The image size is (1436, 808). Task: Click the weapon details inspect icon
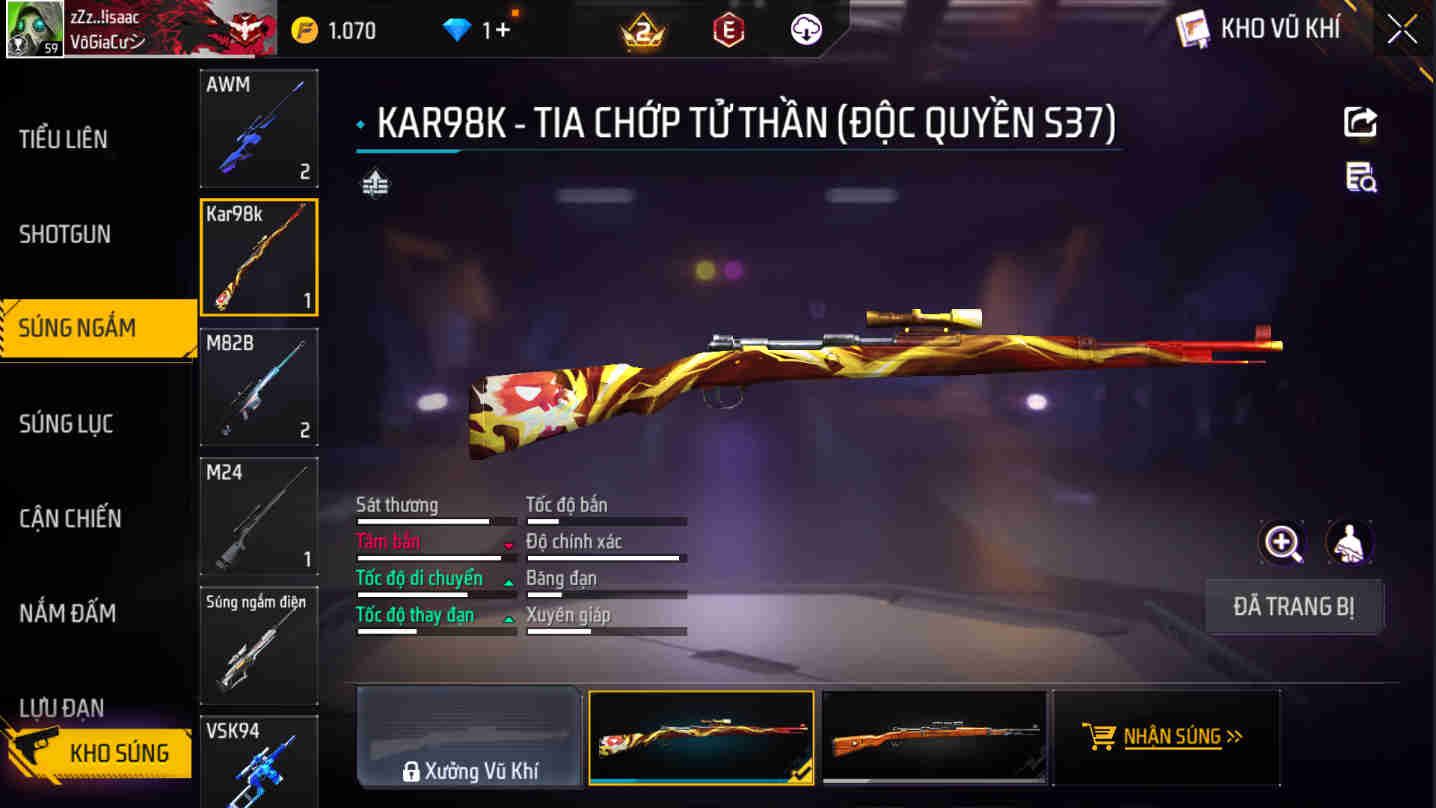pyautogui.click(x=1361, y=178)
